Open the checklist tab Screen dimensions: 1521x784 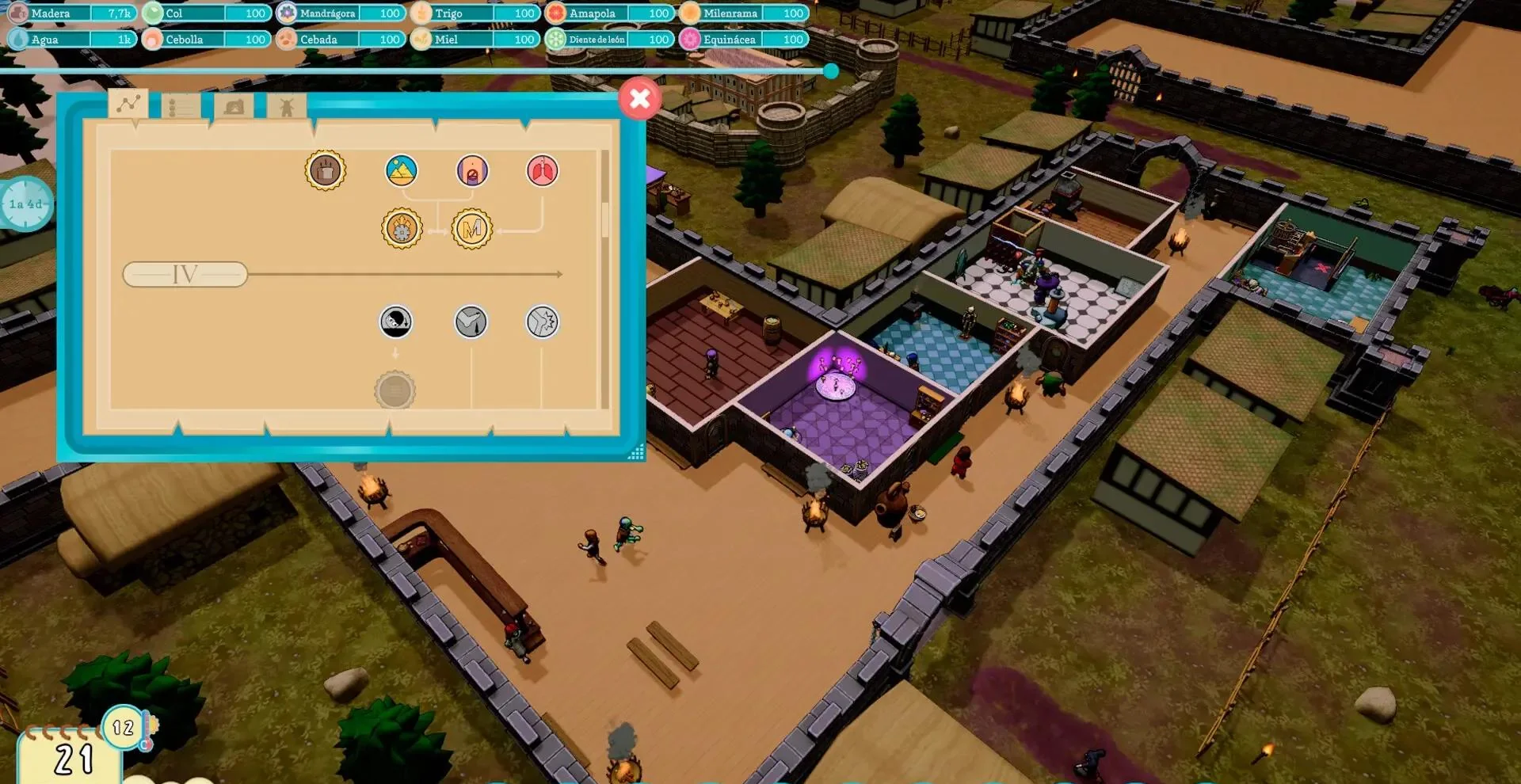click(180, 106)
